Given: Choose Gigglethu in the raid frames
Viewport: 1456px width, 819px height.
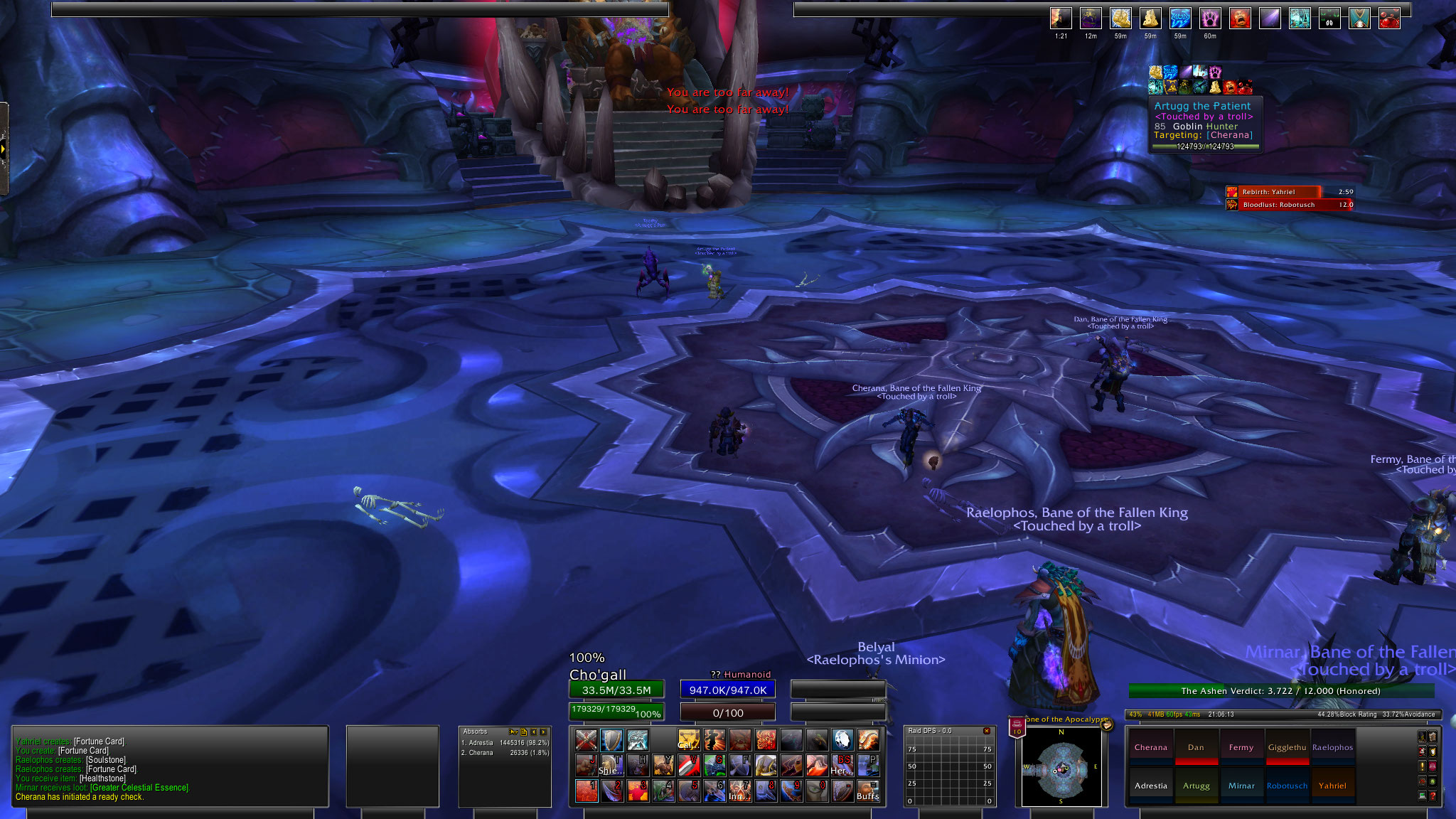Looking at the screenshot, I should (1287, 747).
